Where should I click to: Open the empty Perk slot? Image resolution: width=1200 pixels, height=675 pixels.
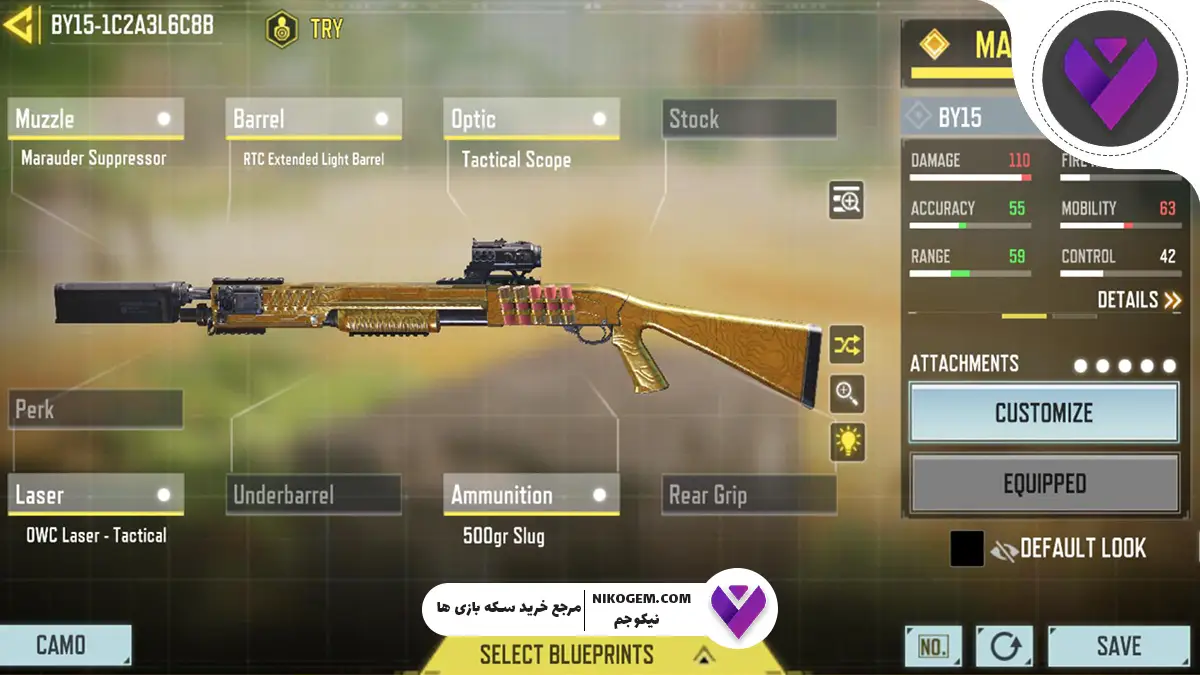point(95,409)
